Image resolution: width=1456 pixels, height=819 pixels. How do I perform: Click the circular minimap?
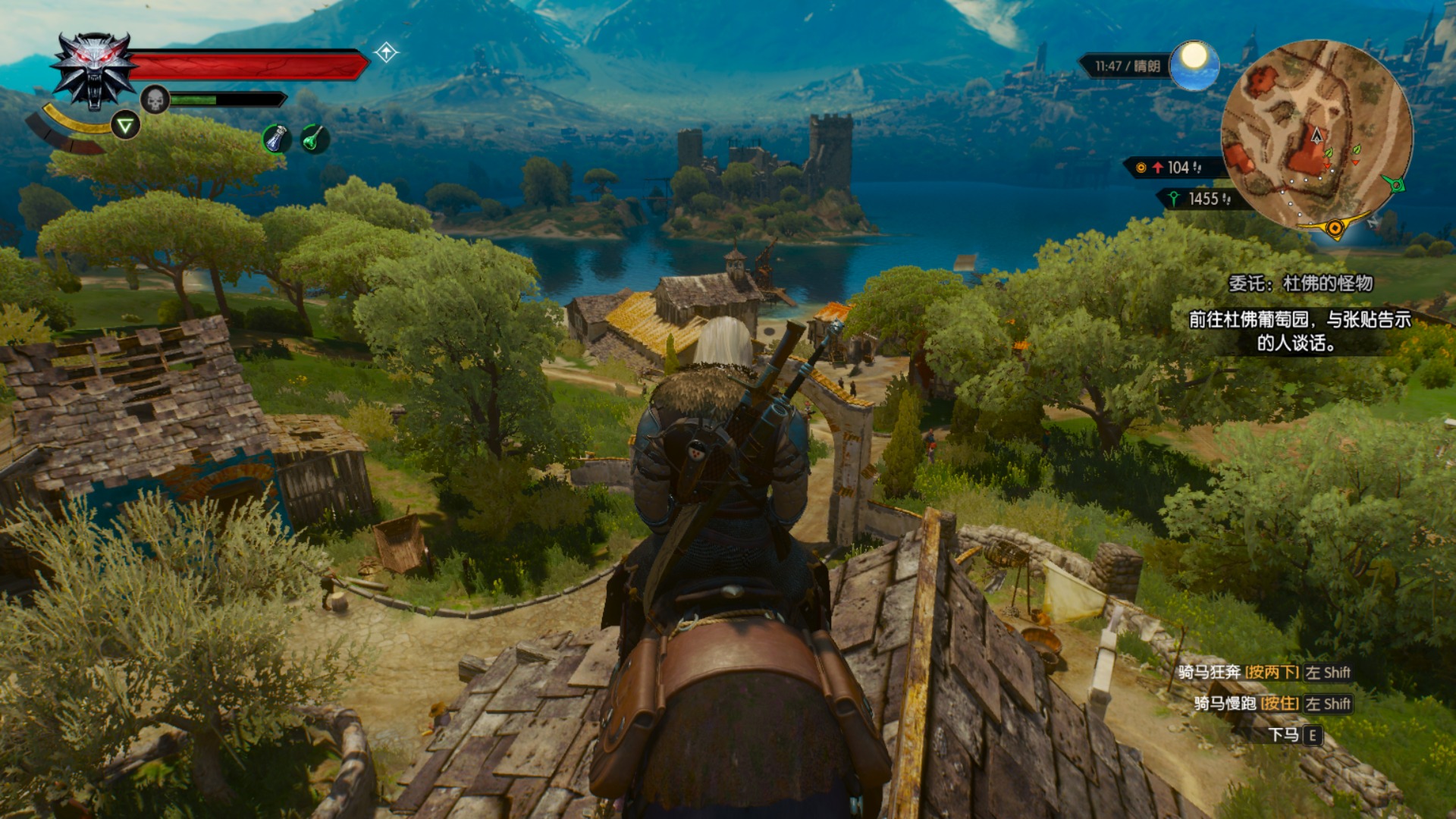(1316, 136)
